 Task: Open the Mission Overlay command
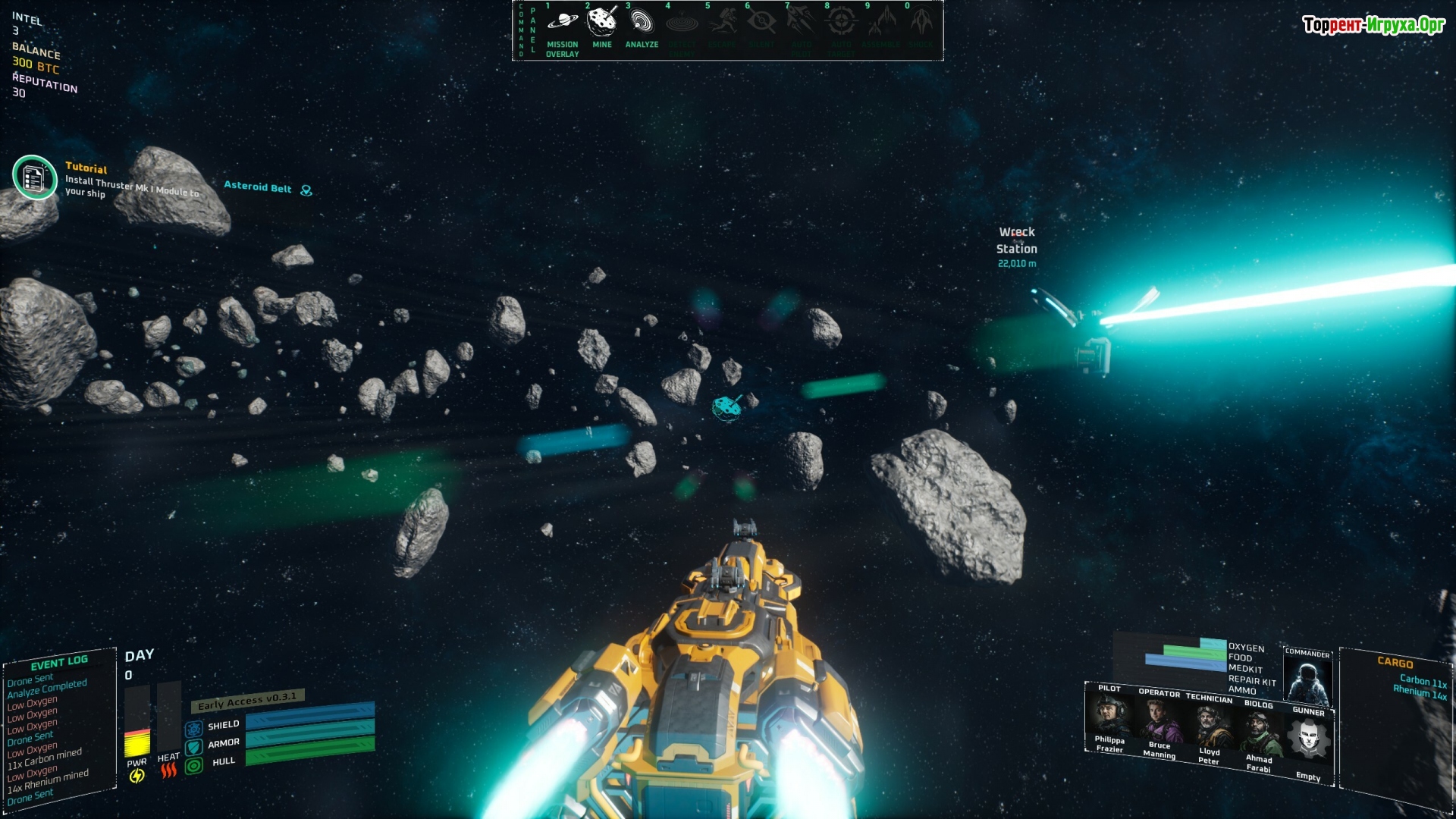click(x=562, y=24)
